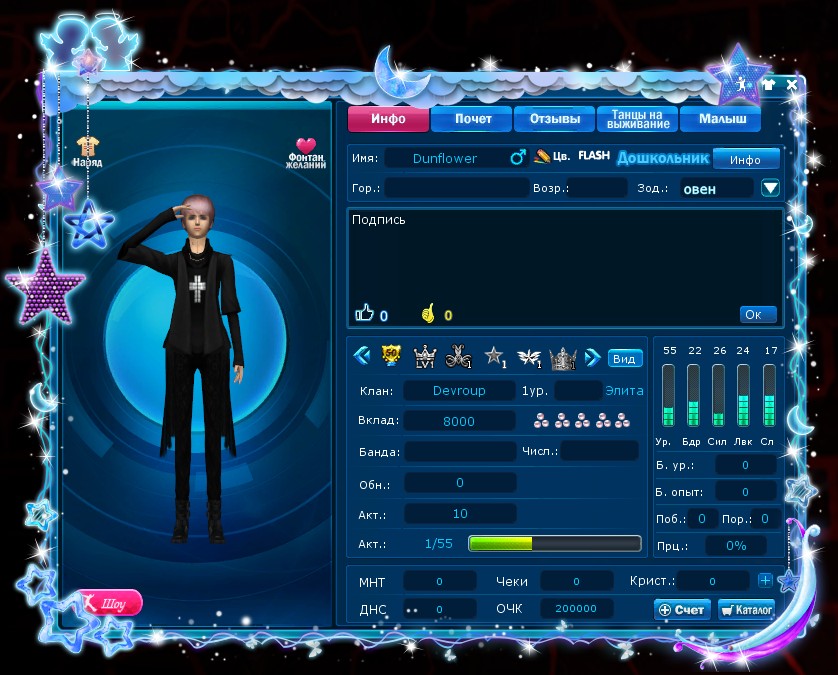Click the Инфо button beside Дошкольник
This screenshot has width=838, height=675.
(x=745, y=159)
